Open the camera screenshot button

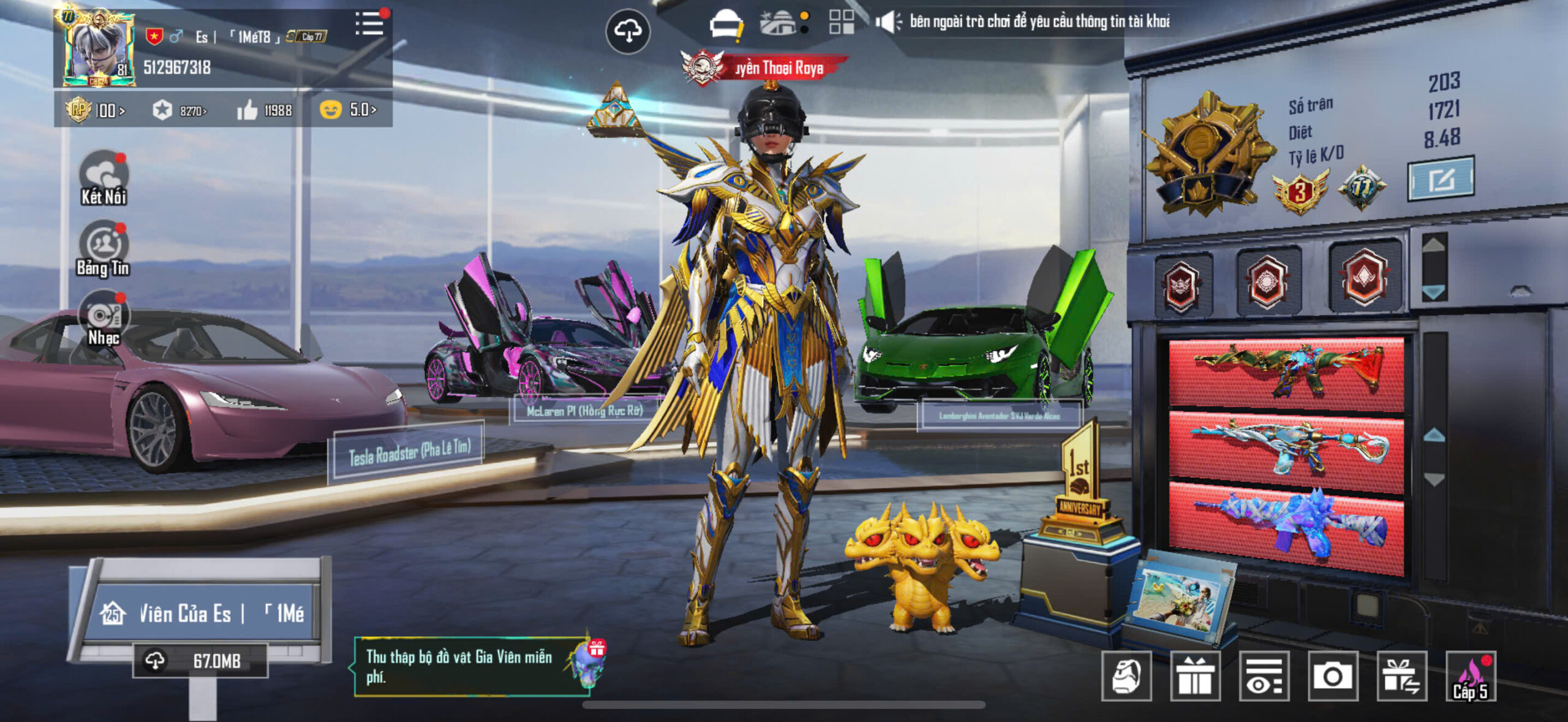pos(1333,676)
